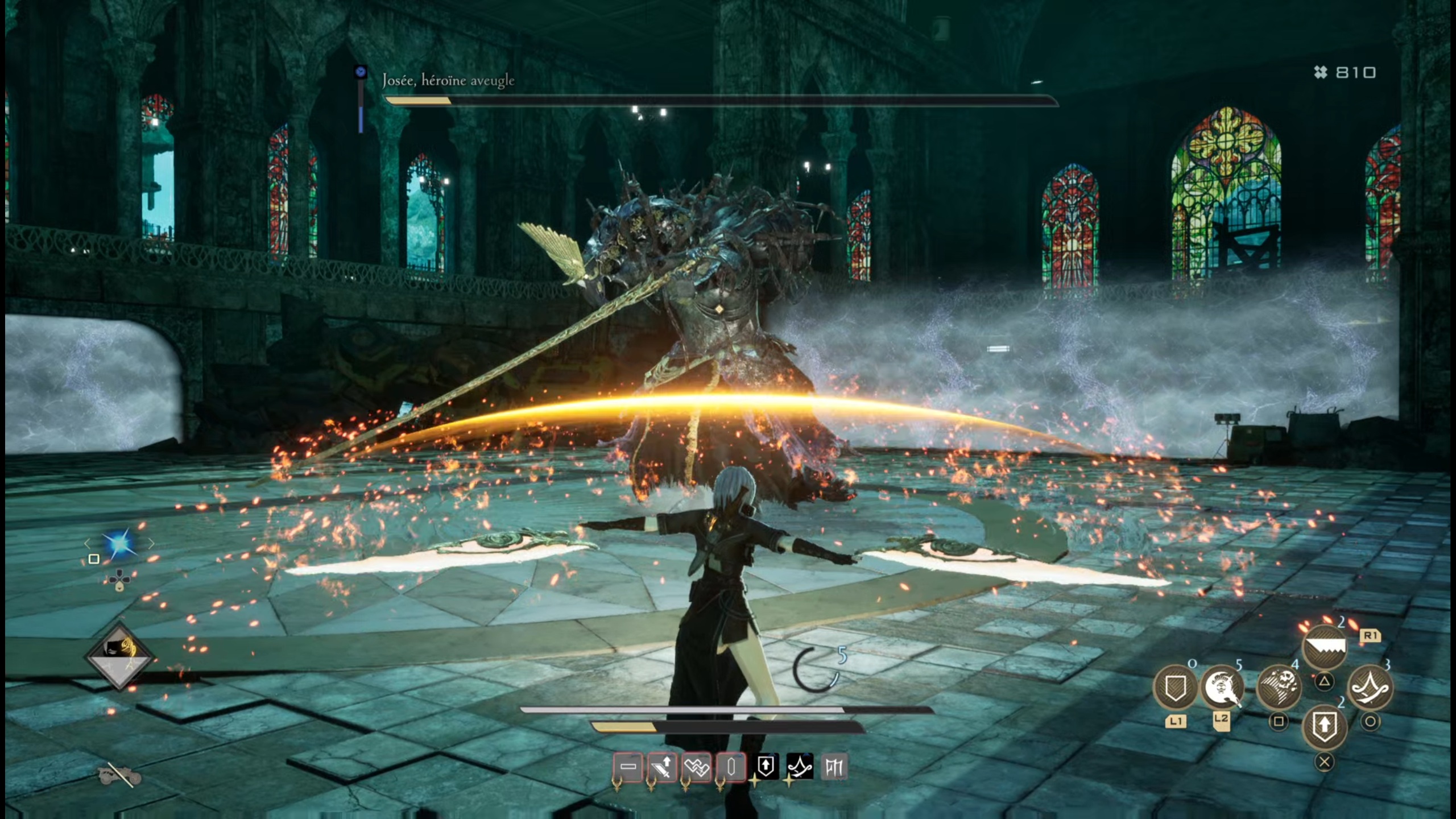The width and height of the screenshot is (1456, 819).
Task: Activate the unicorn summon ability on L2
Action: click(1222, 686)
